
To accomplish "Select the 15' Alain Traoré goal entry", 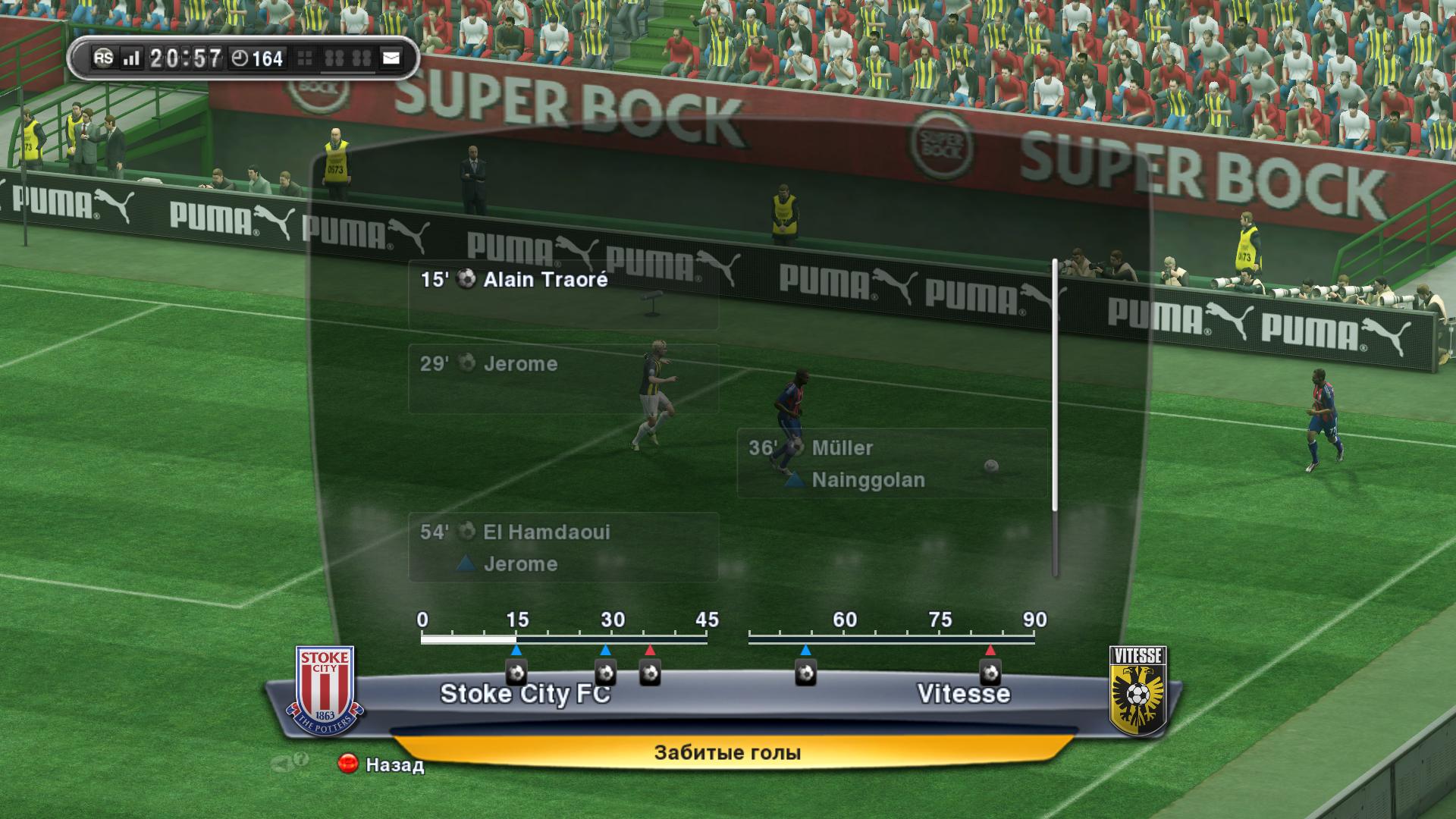I will (563, 295).
